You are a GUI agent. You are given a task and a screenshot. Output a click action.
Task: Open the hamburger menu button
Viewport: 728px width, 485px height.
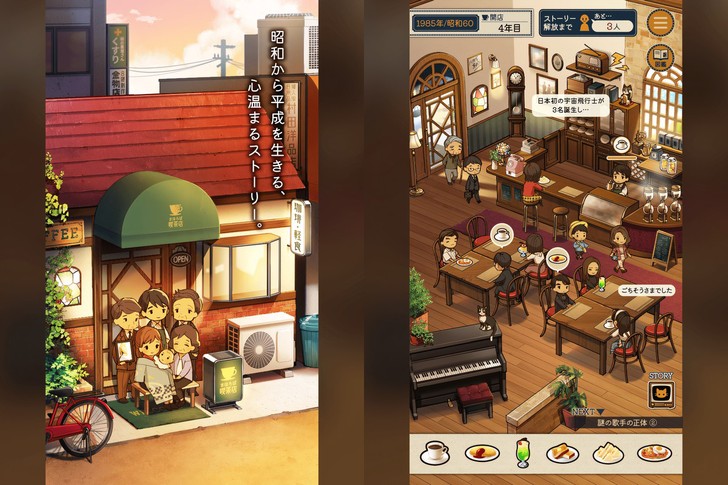pos(659,22)
